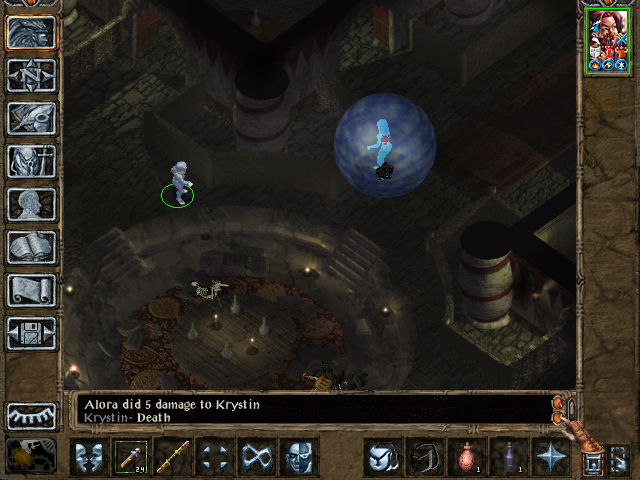Viewport: 640px width, 480px height.
Task: Select the weapon slot with 24 ammo
Action: click(131, 457)
